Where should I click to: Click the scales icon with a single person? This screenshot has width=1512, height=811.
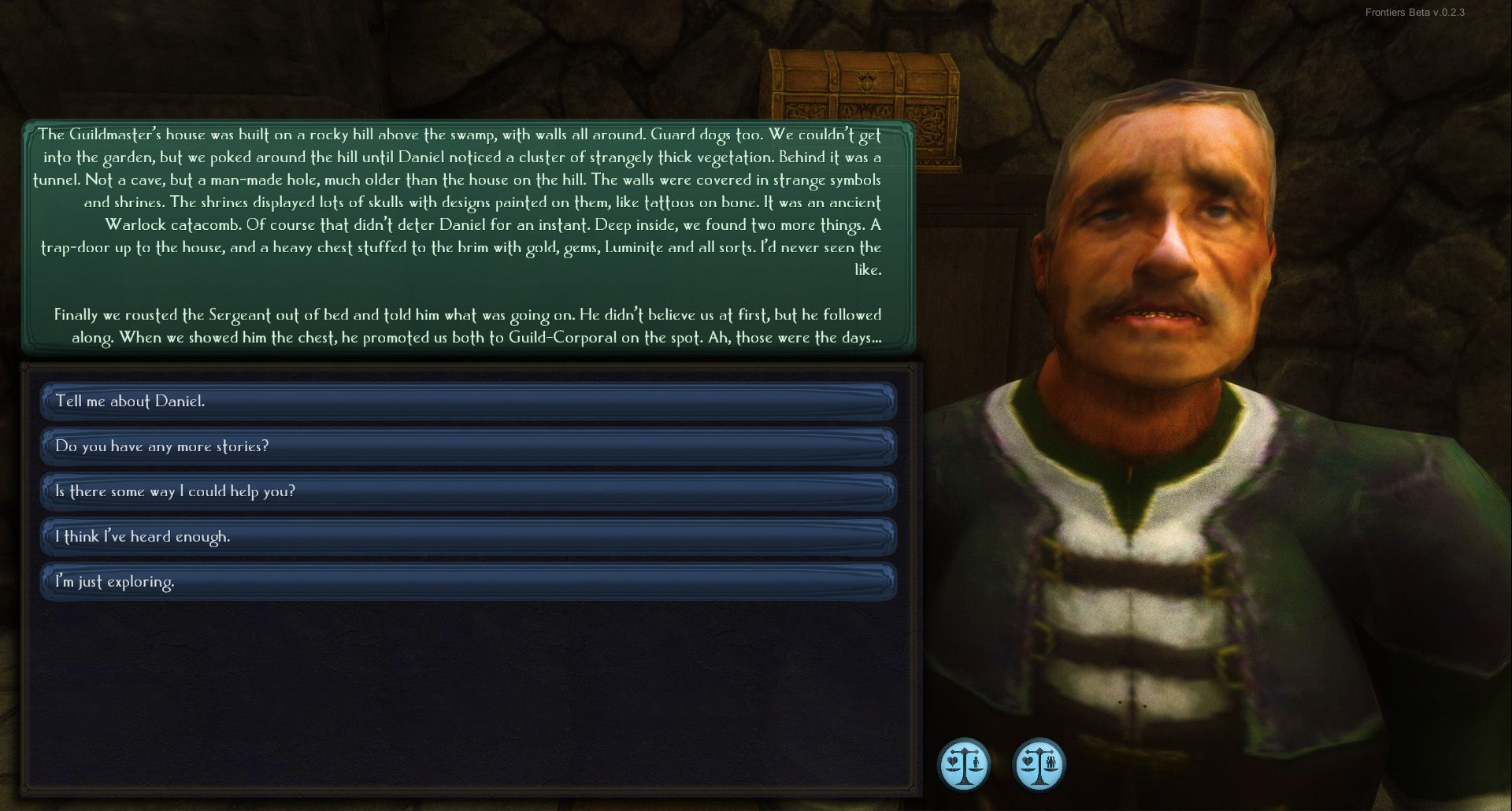tap(964, 765)
